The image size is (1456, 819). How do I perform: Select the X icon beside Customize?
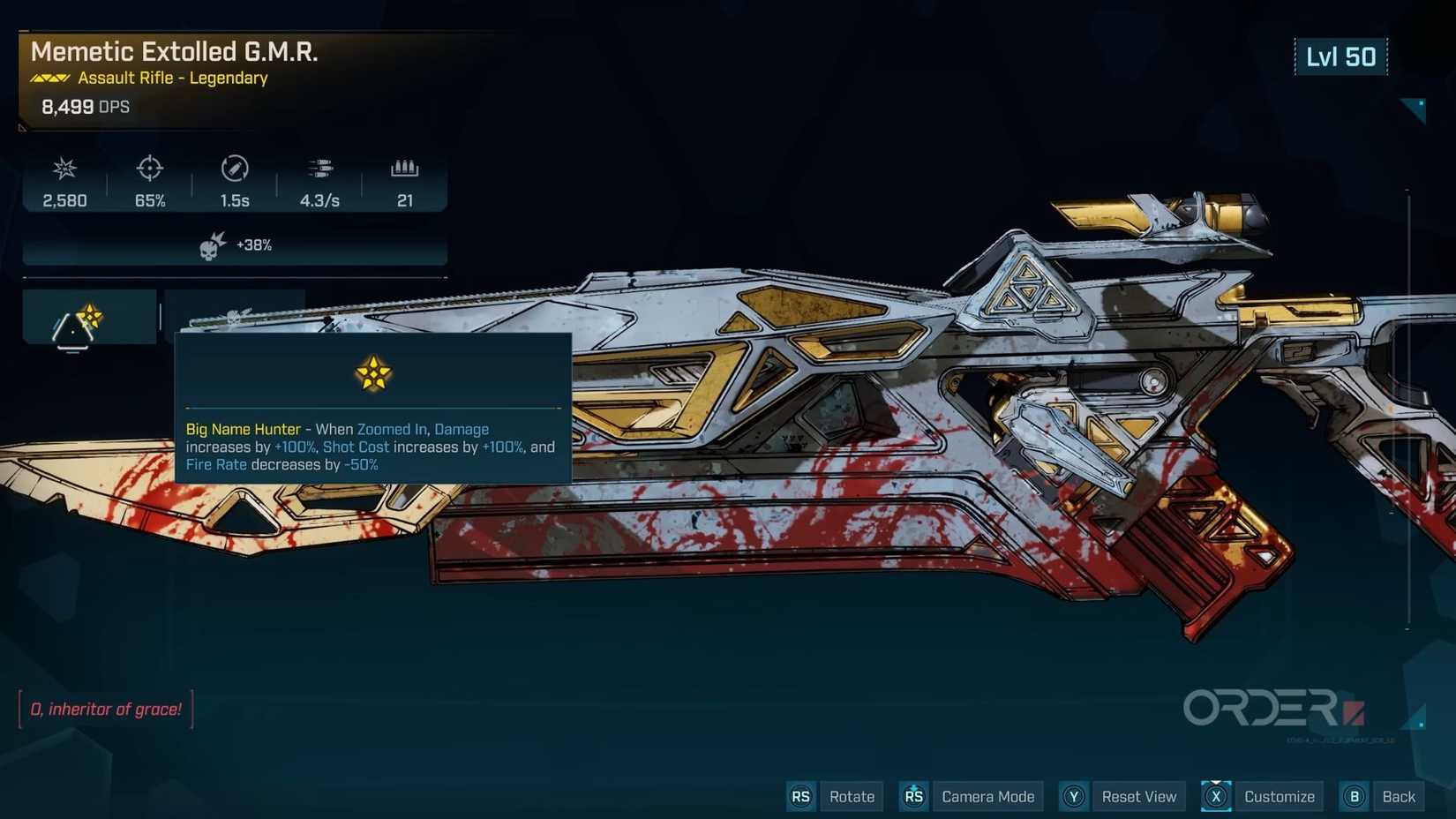(x=1216, y=796)
